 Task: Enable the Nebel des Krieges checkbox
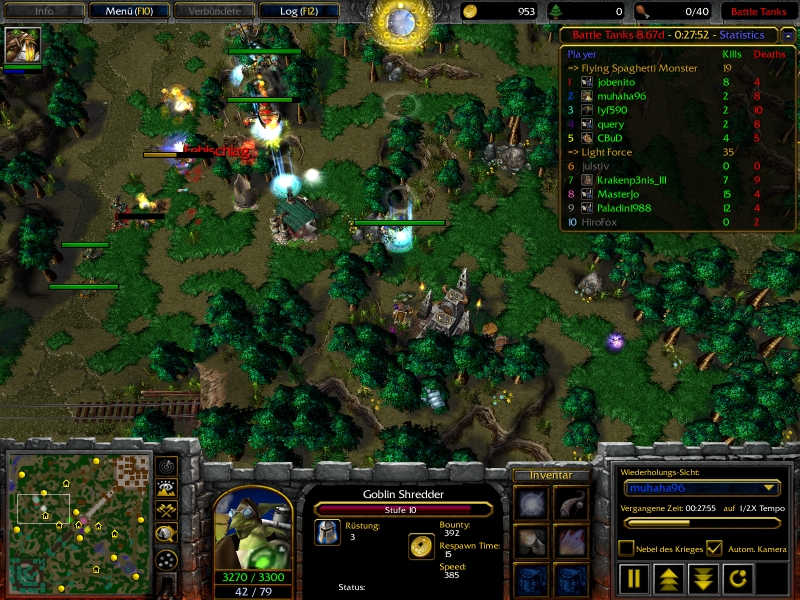point(627,548)
